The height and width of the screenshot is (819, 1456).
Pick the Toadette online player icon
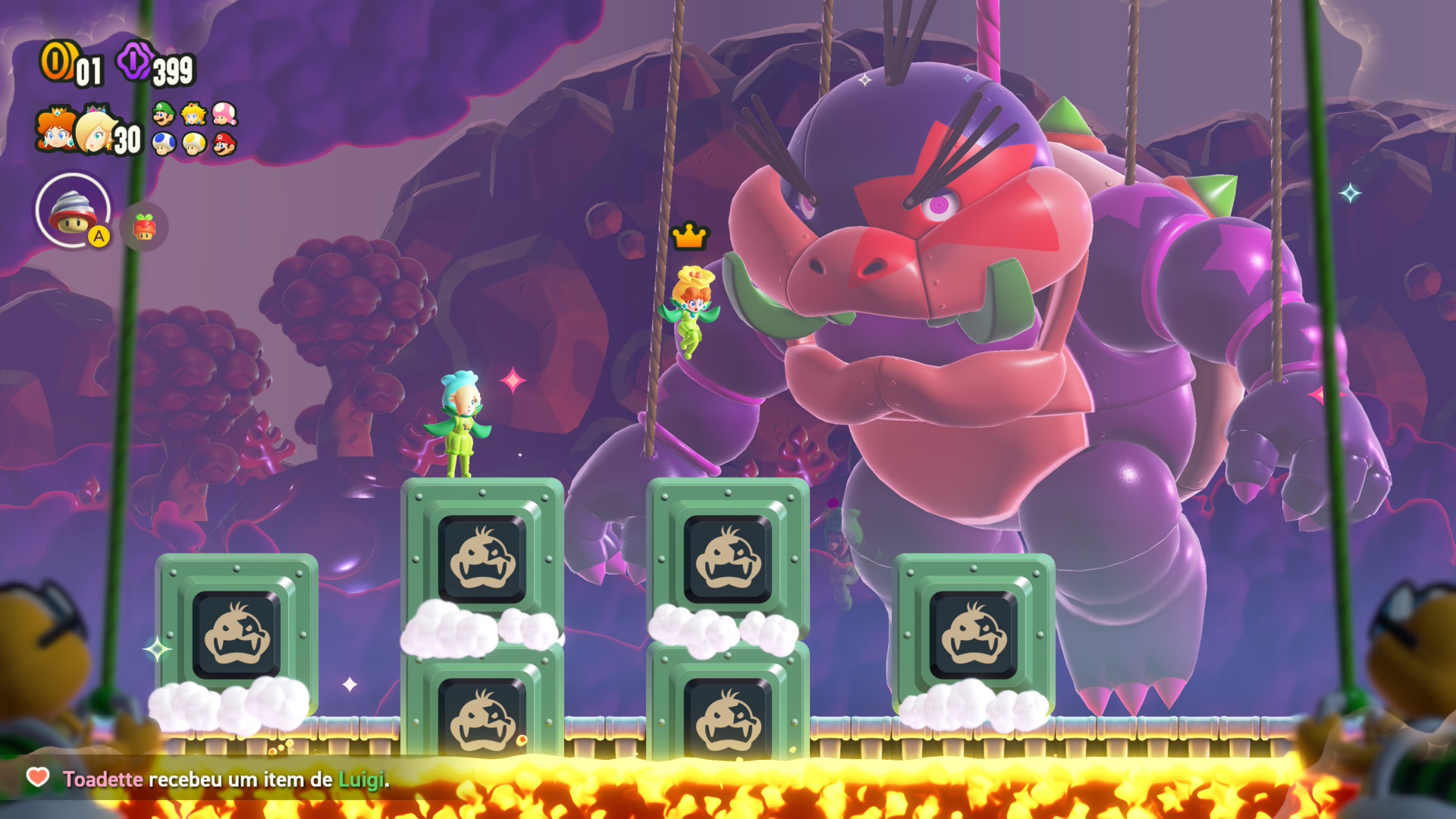tap(224, 115)
